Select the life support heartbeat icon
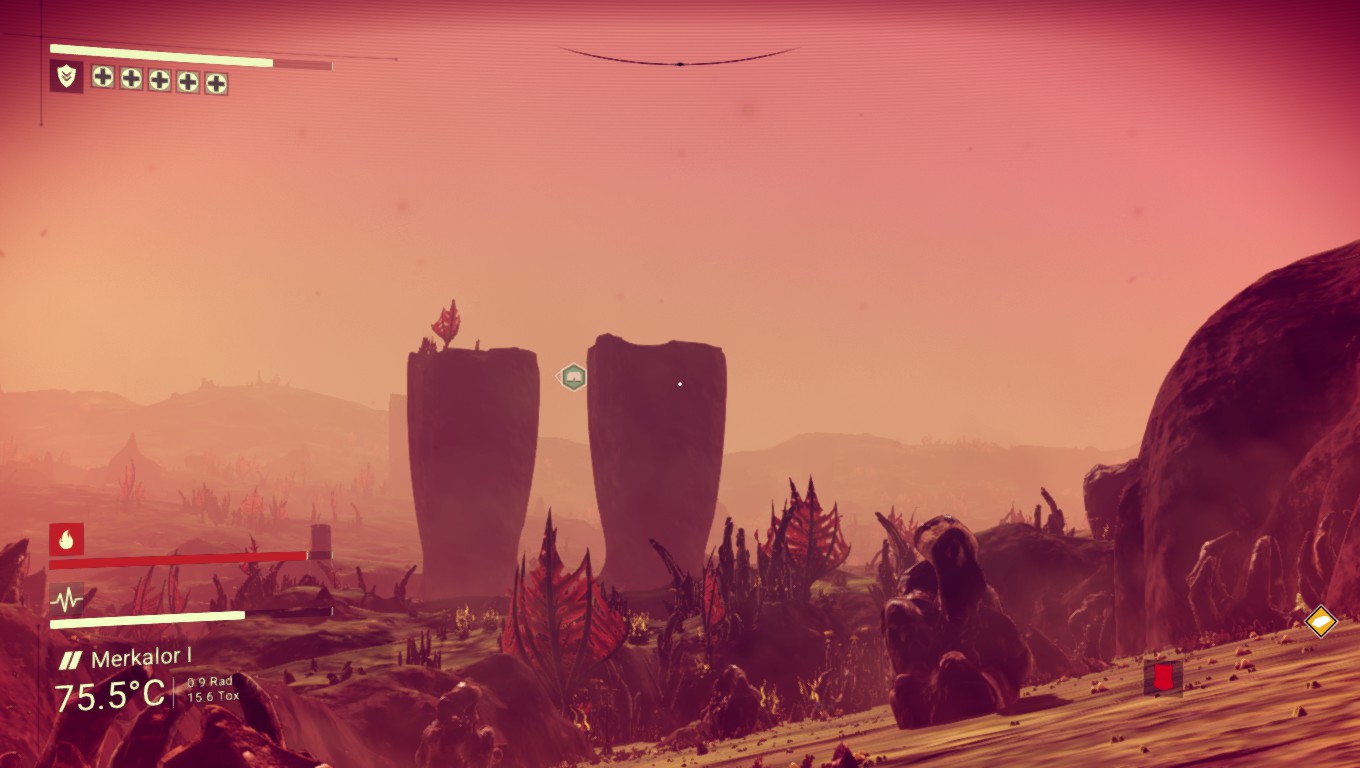This screenshot has width=1360, height=768. 66,600
